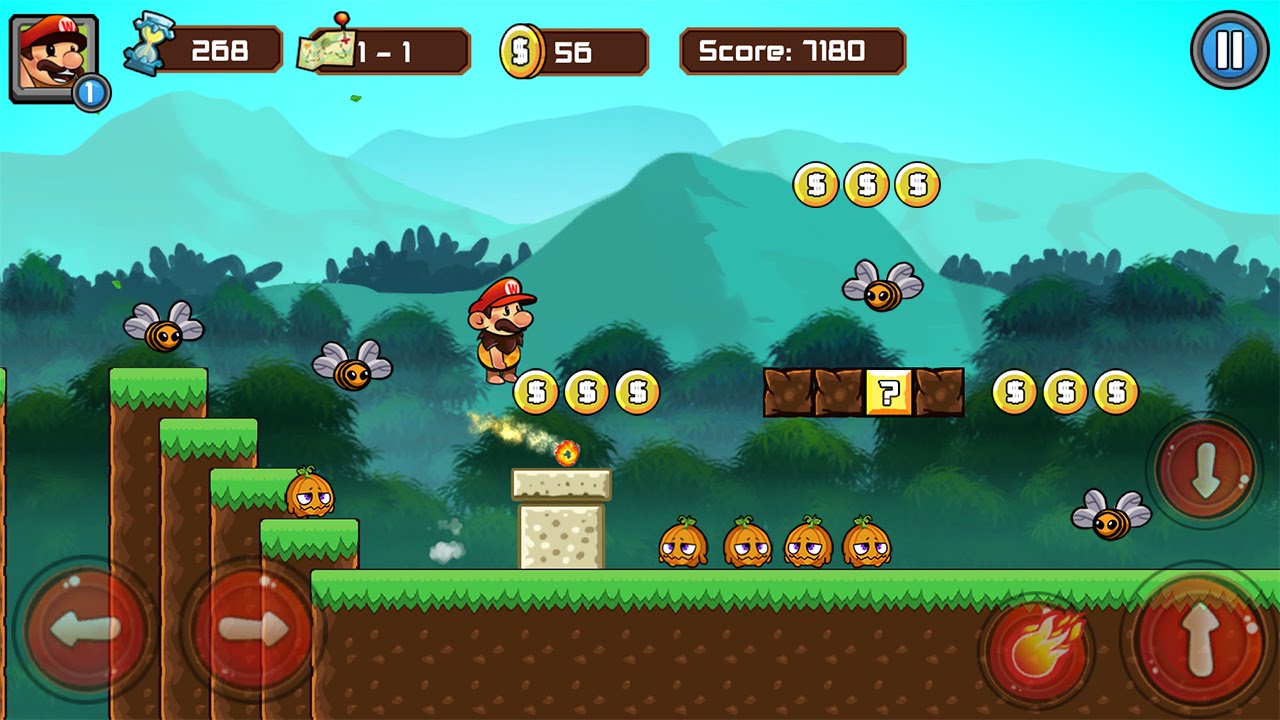Hit the up arrow jump button
This screenshot has width=1280, height=720.
(x=1200, y=638)
